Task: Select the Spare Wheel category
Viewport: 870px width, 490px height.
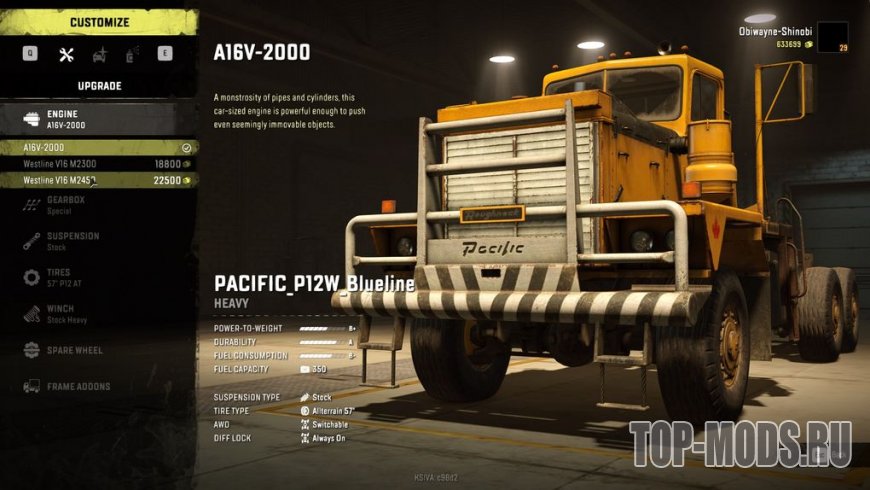Action: tap(70, 350)
